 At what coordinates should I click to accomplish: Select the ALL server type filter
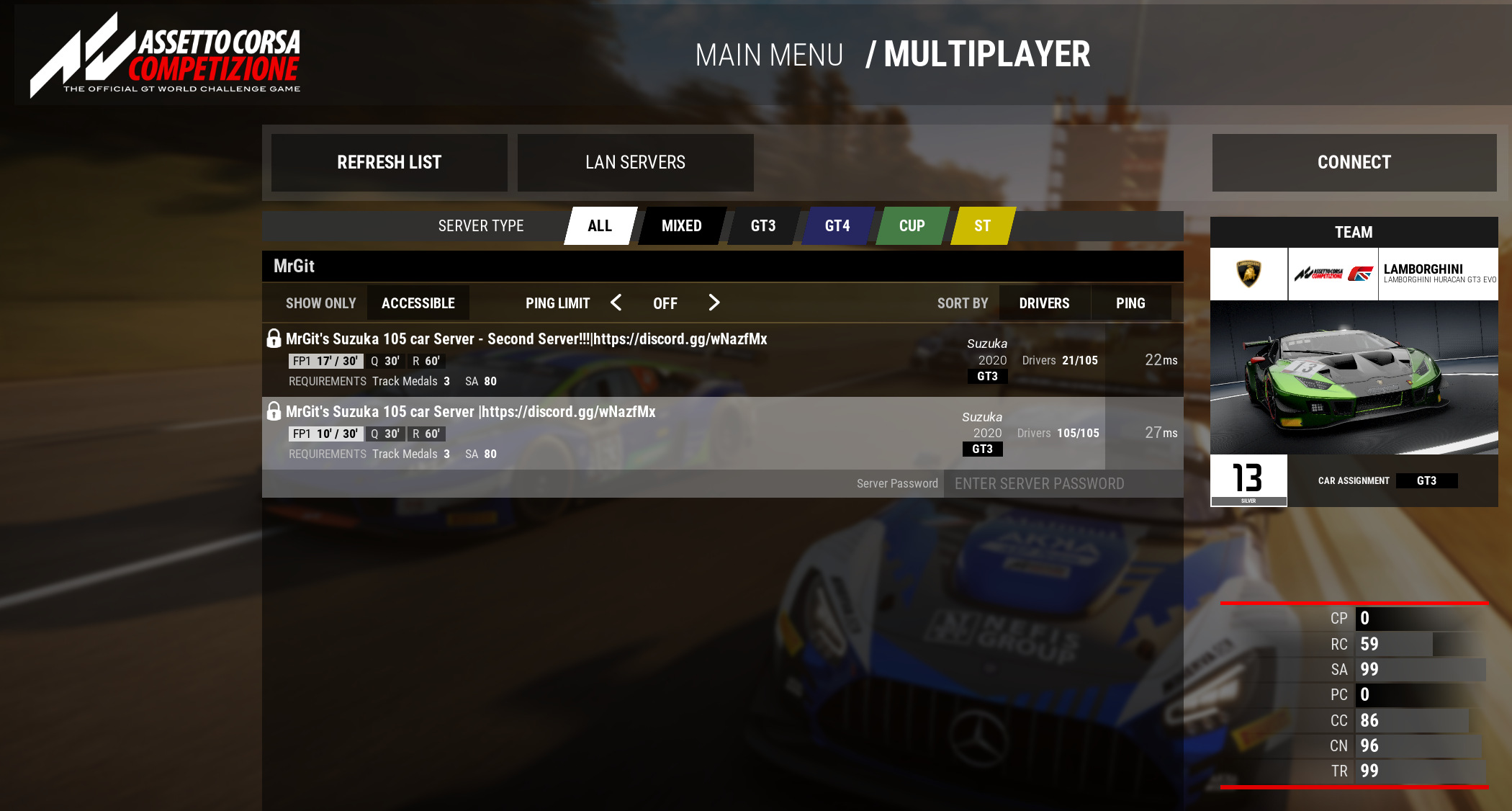coord(600,226)
